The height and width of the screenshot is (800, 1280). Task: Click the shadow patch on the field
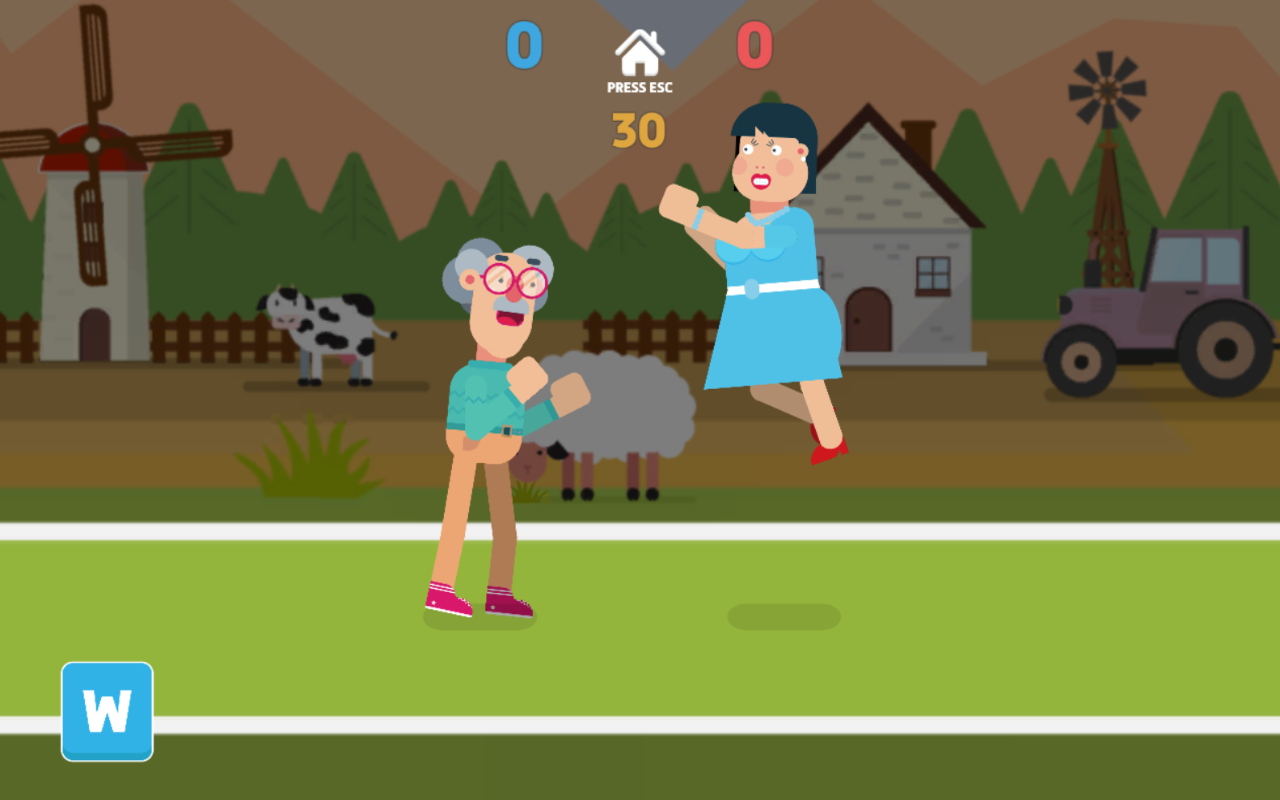pos(783,615)
